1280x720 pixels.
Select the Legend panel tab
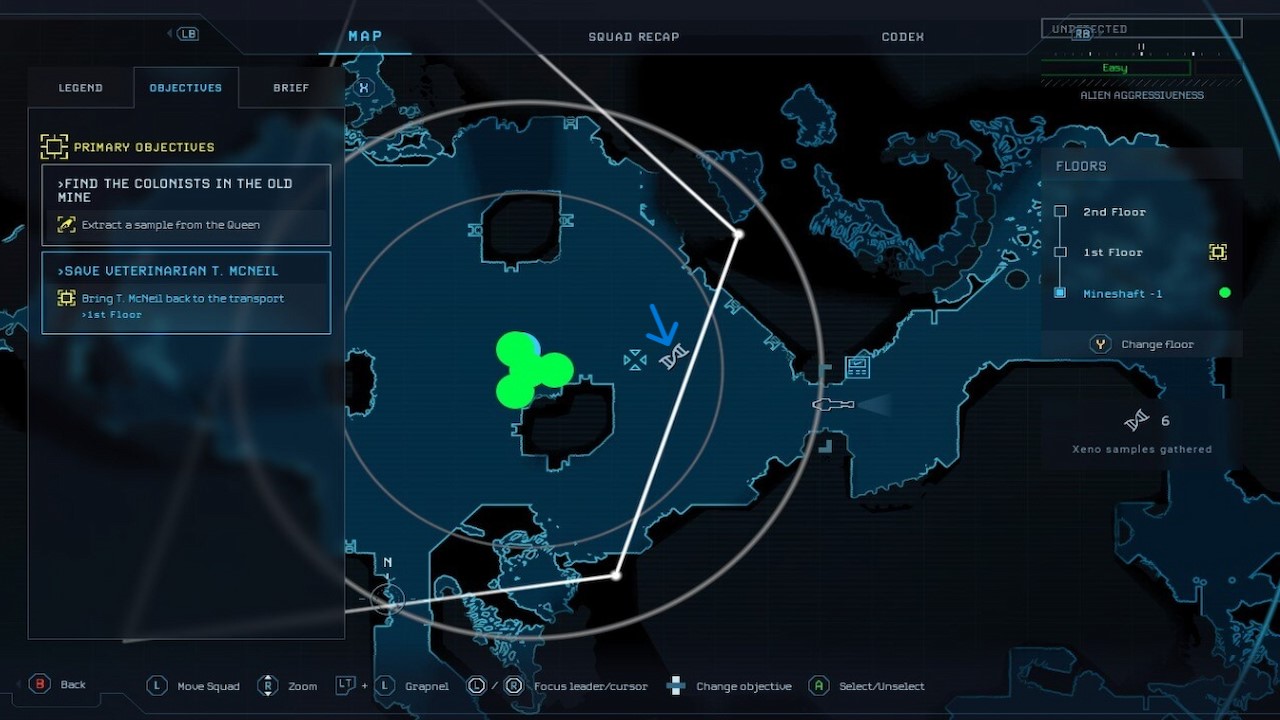80,87
